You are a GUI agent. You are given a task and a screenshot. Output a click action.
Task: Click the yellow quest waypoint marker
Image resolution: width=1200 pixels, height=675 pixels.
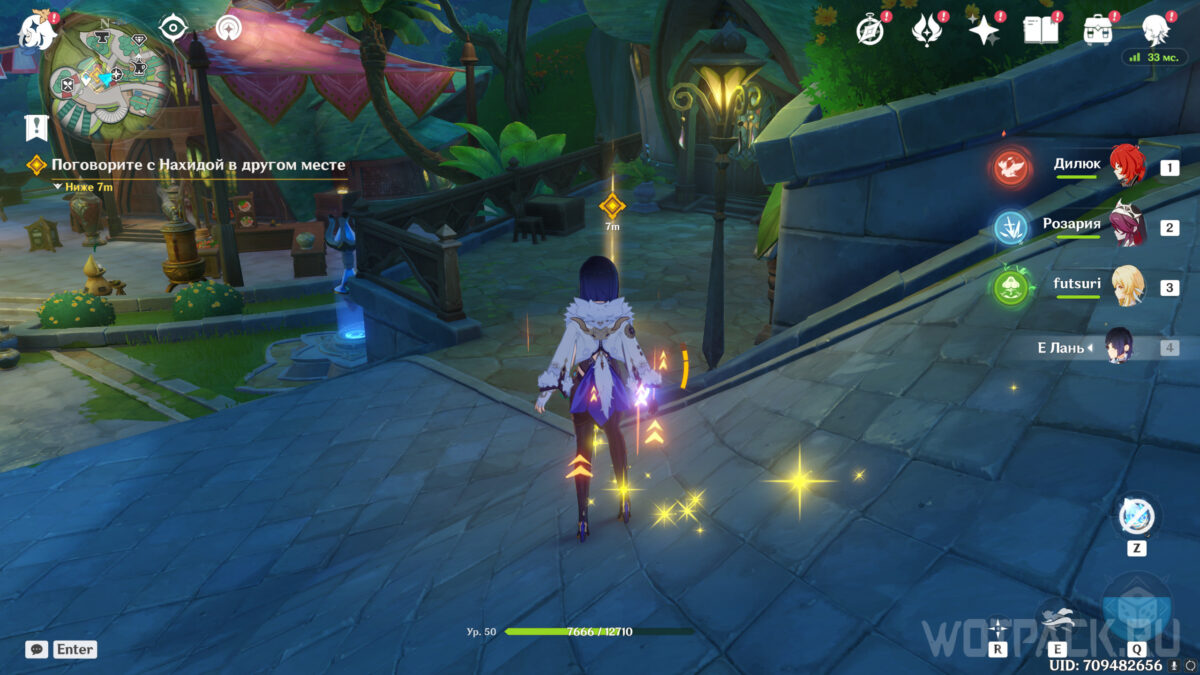coord(612,206)
